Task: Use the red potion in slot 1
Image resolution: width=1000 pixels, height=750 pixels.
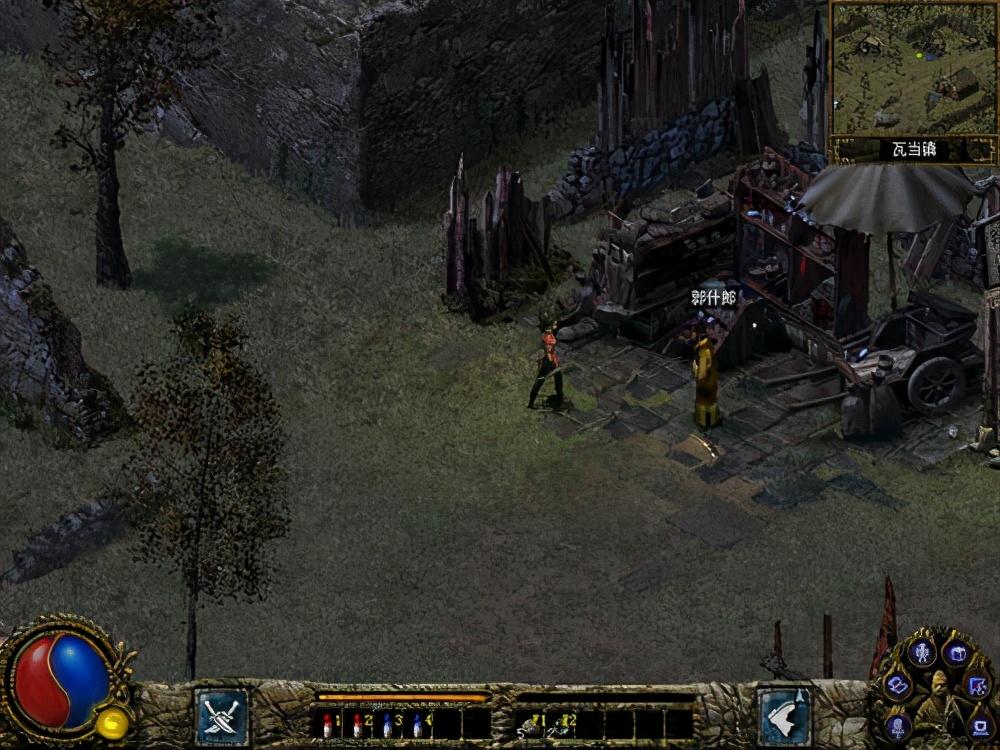Action: (326, 723)
